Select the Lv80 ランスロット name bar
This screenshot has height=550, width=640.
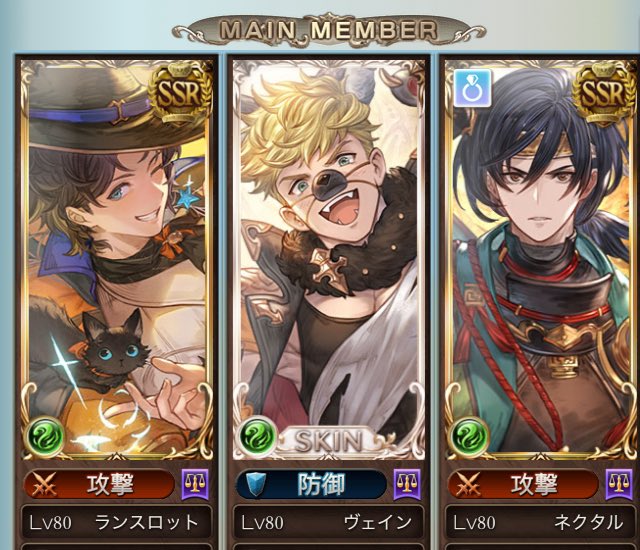(116, 523)
